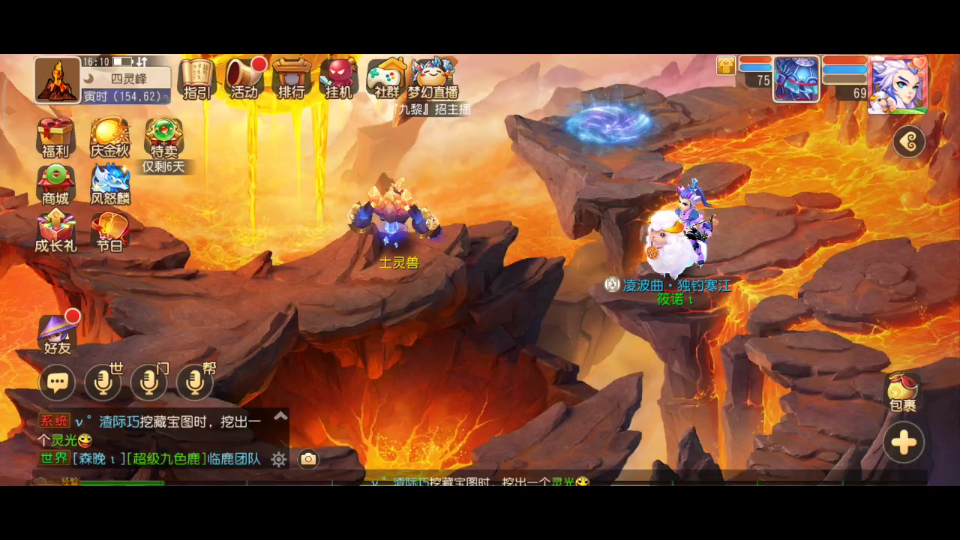Image resolution: width=960 pixels, height=540 pixels.
Task: Open the 商城 shop
Action: (x=55, y=184)
